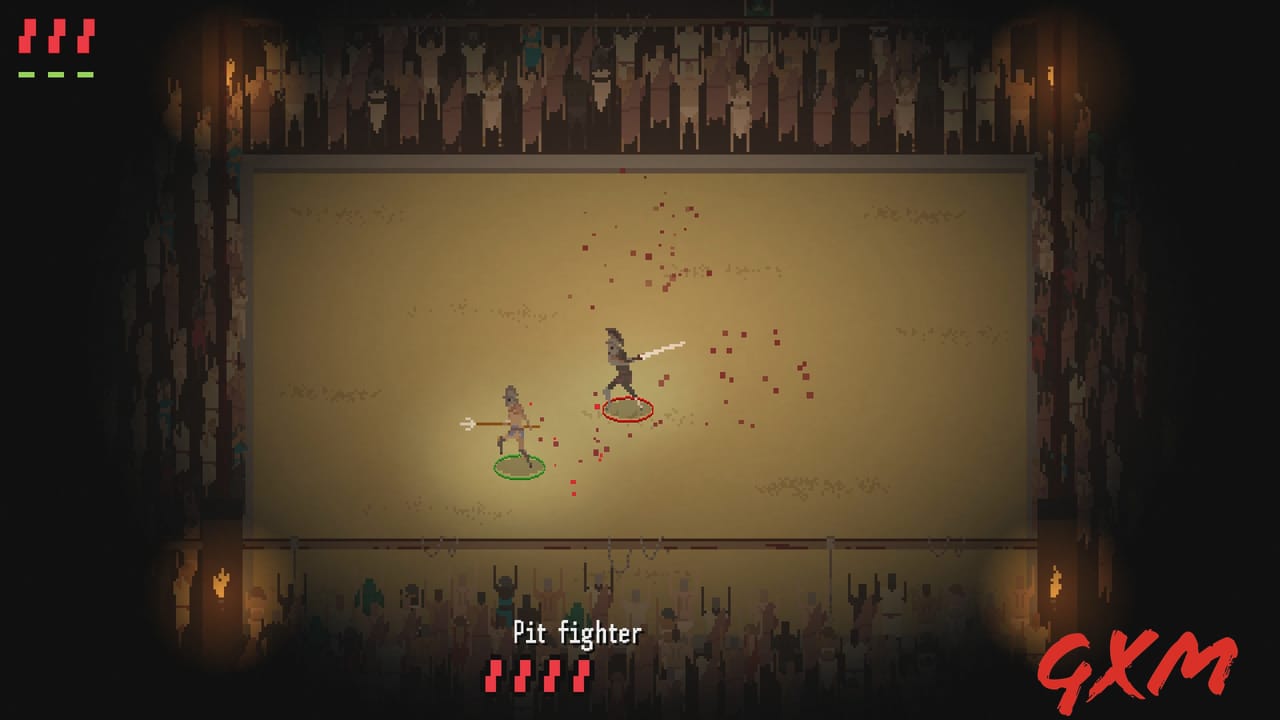The image size is (1280, 720).
Task: Click the second red health slash icon
Action: point(56,36)
